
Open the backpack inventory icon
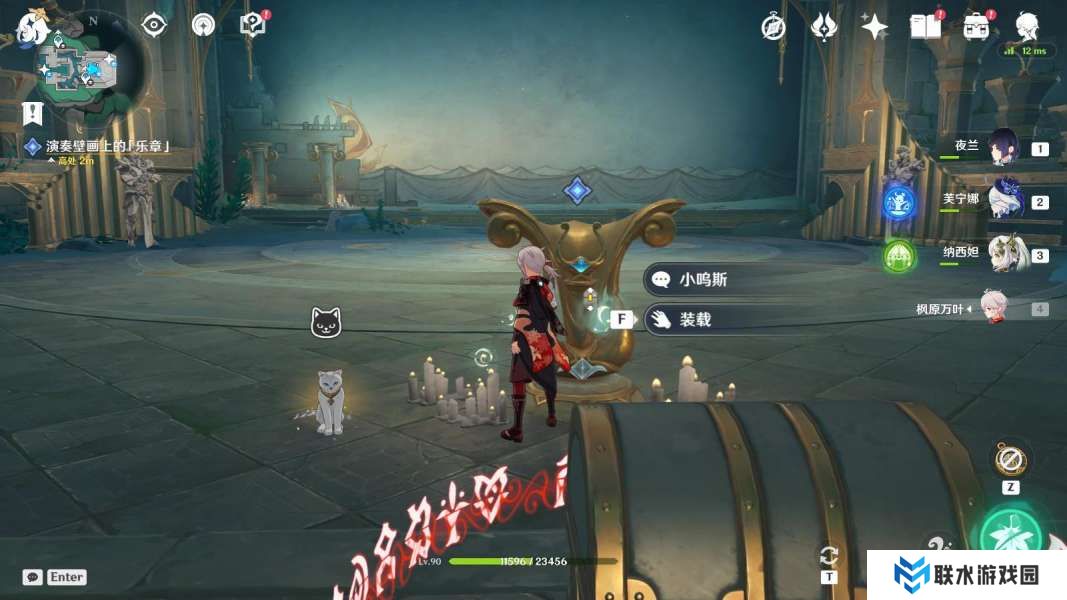977,27
